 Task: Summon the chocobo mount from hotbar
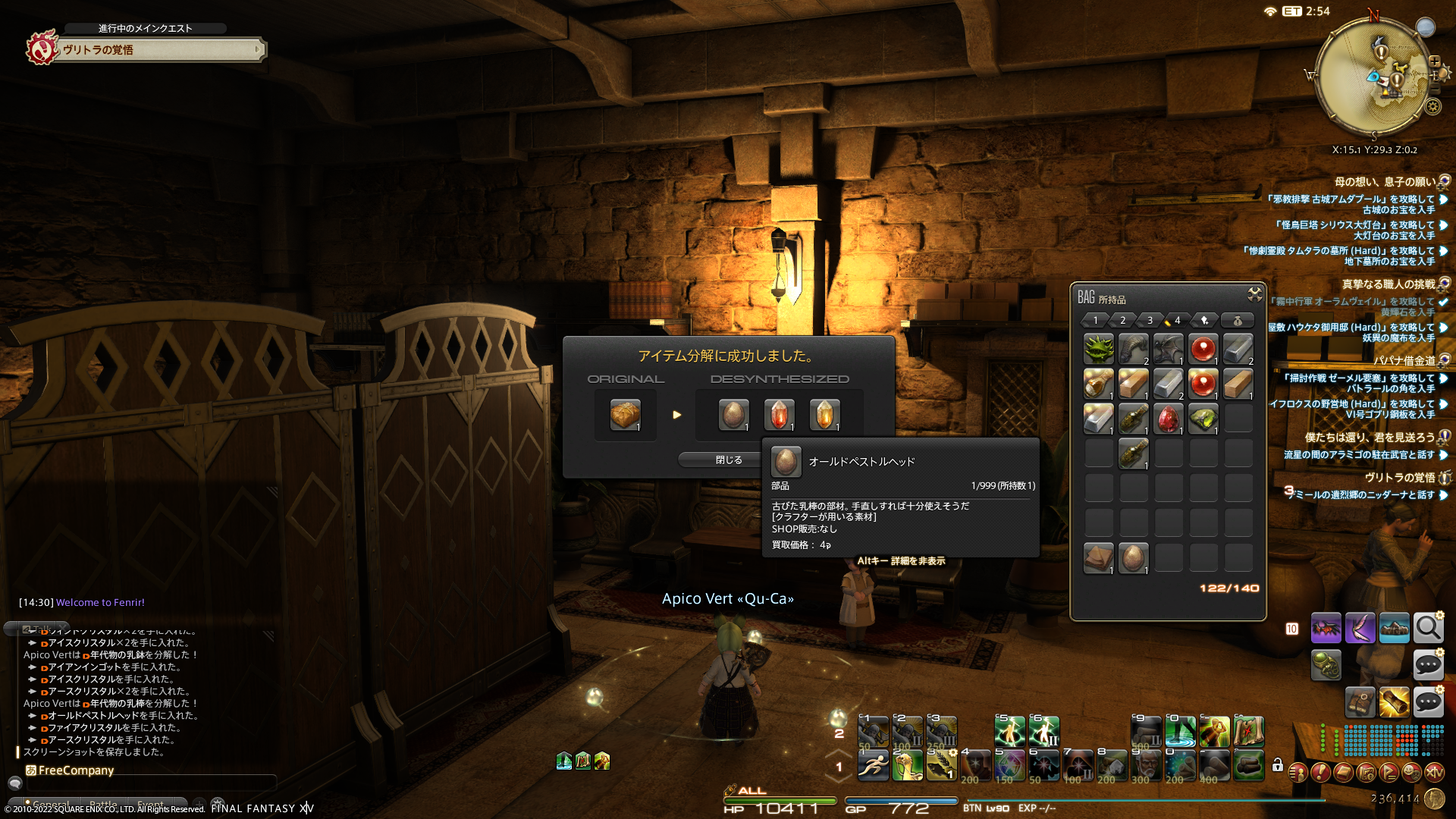click(907, 765)
